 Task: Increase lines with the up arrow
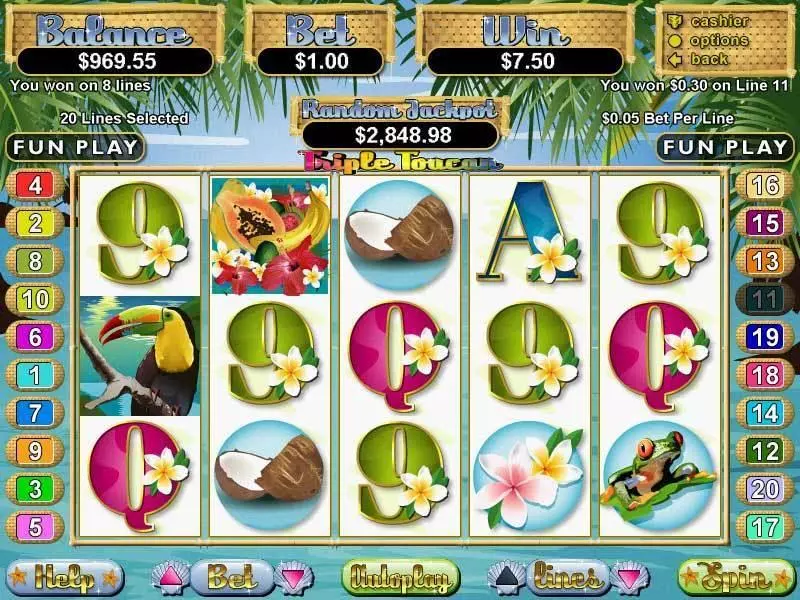click(x=505, y=577)
